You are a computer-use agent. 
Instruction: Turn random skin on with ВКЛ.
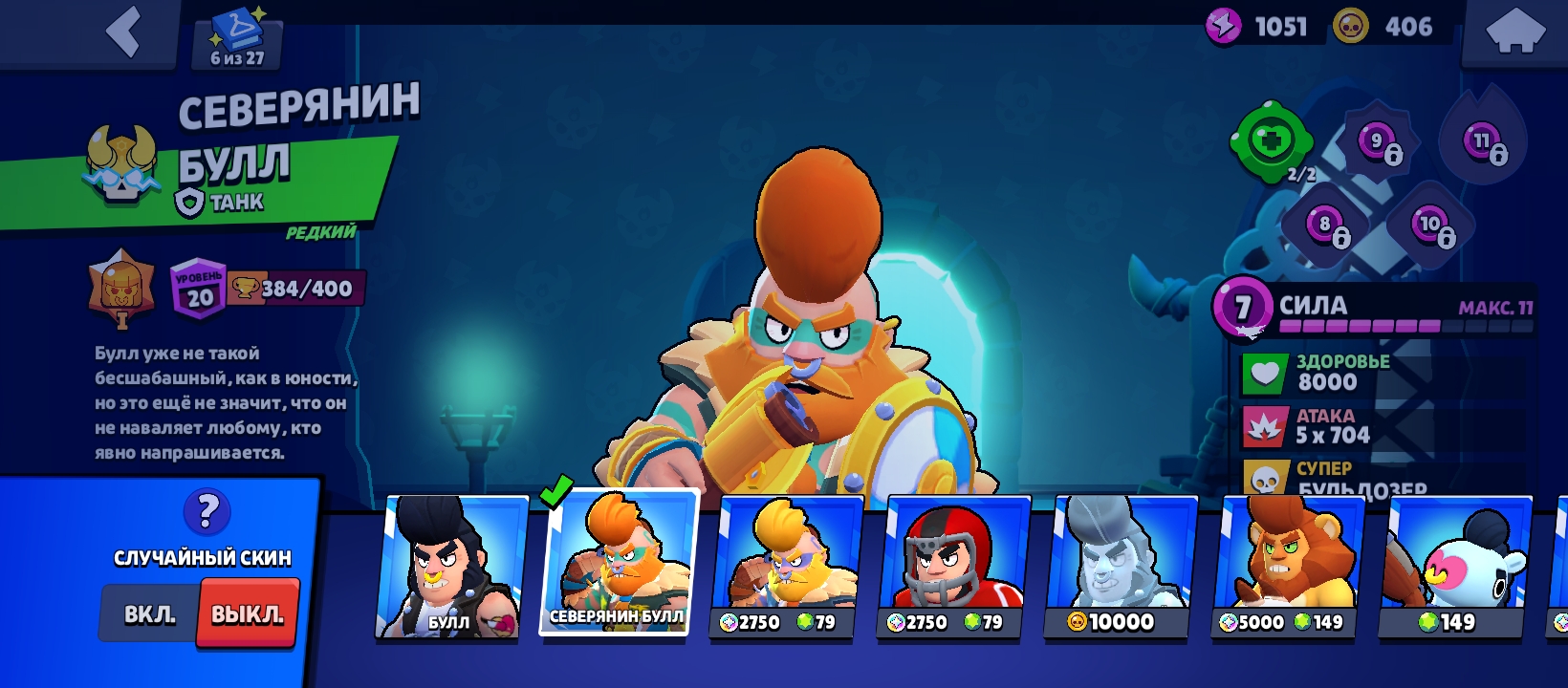coord(150,614)
